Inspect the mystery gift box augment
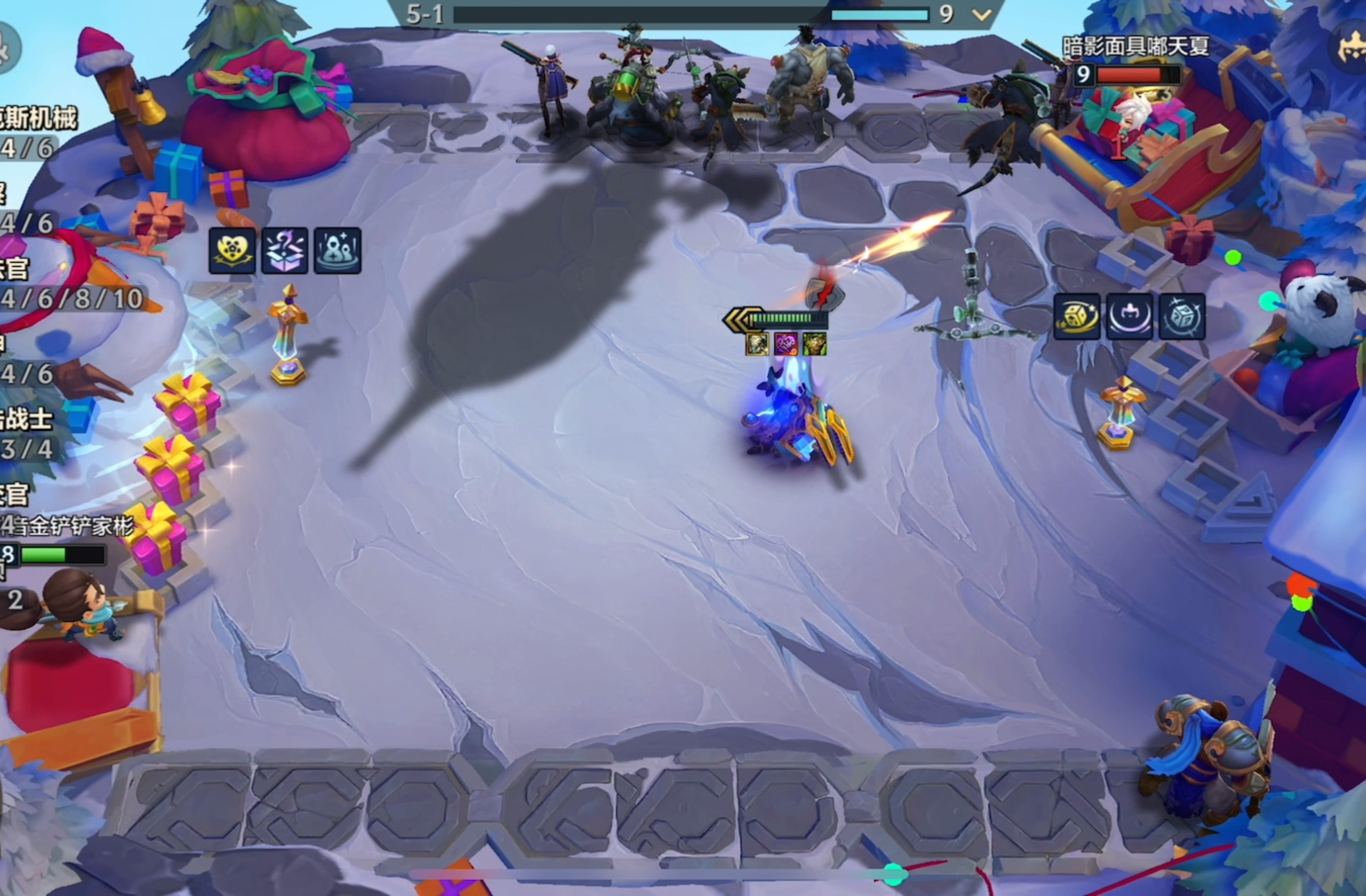The width and height of the screenshot is (1366, 896). 285,251
